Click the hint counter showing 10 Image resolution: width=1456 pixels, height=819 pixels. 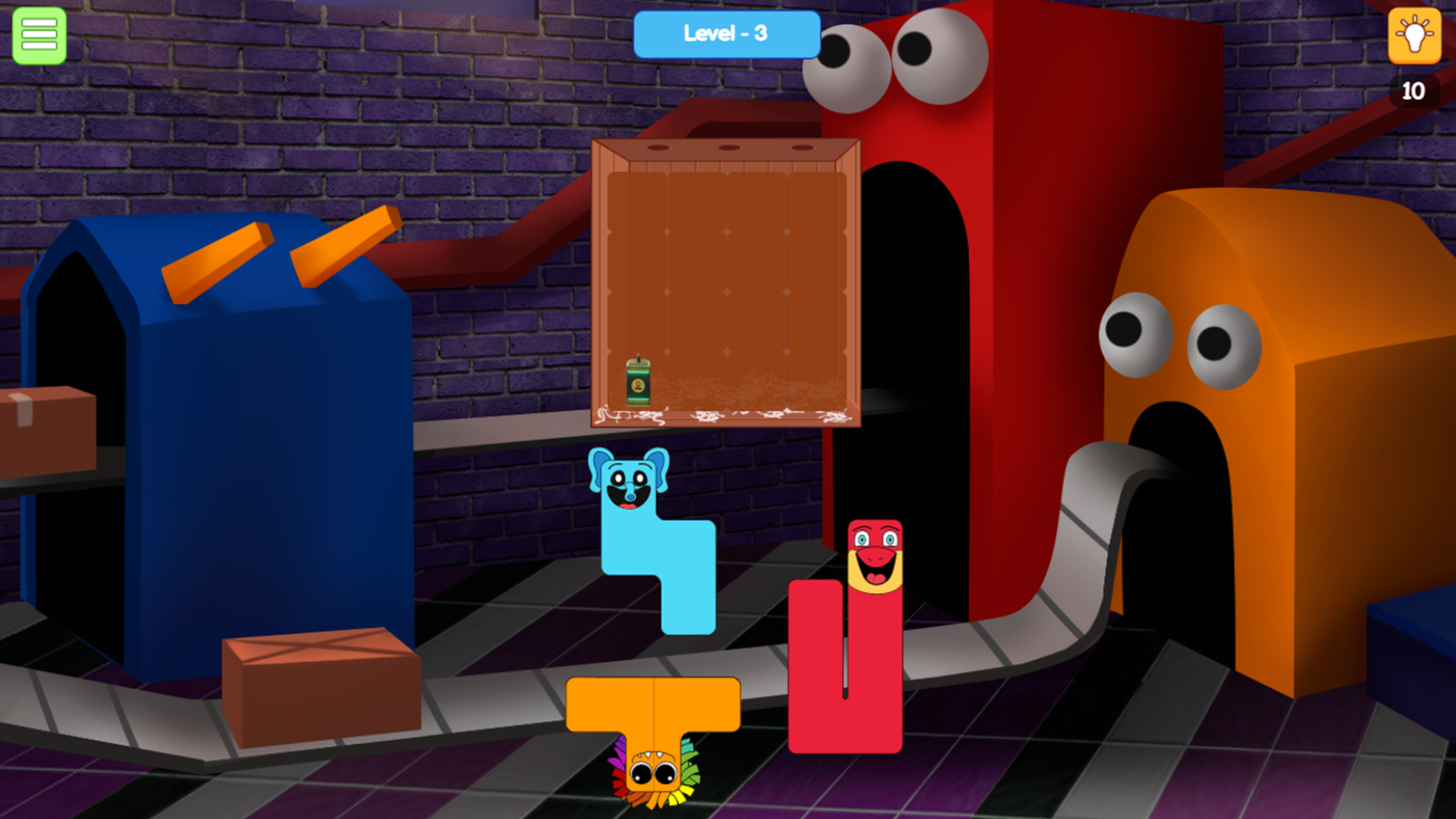point(1414,92)
